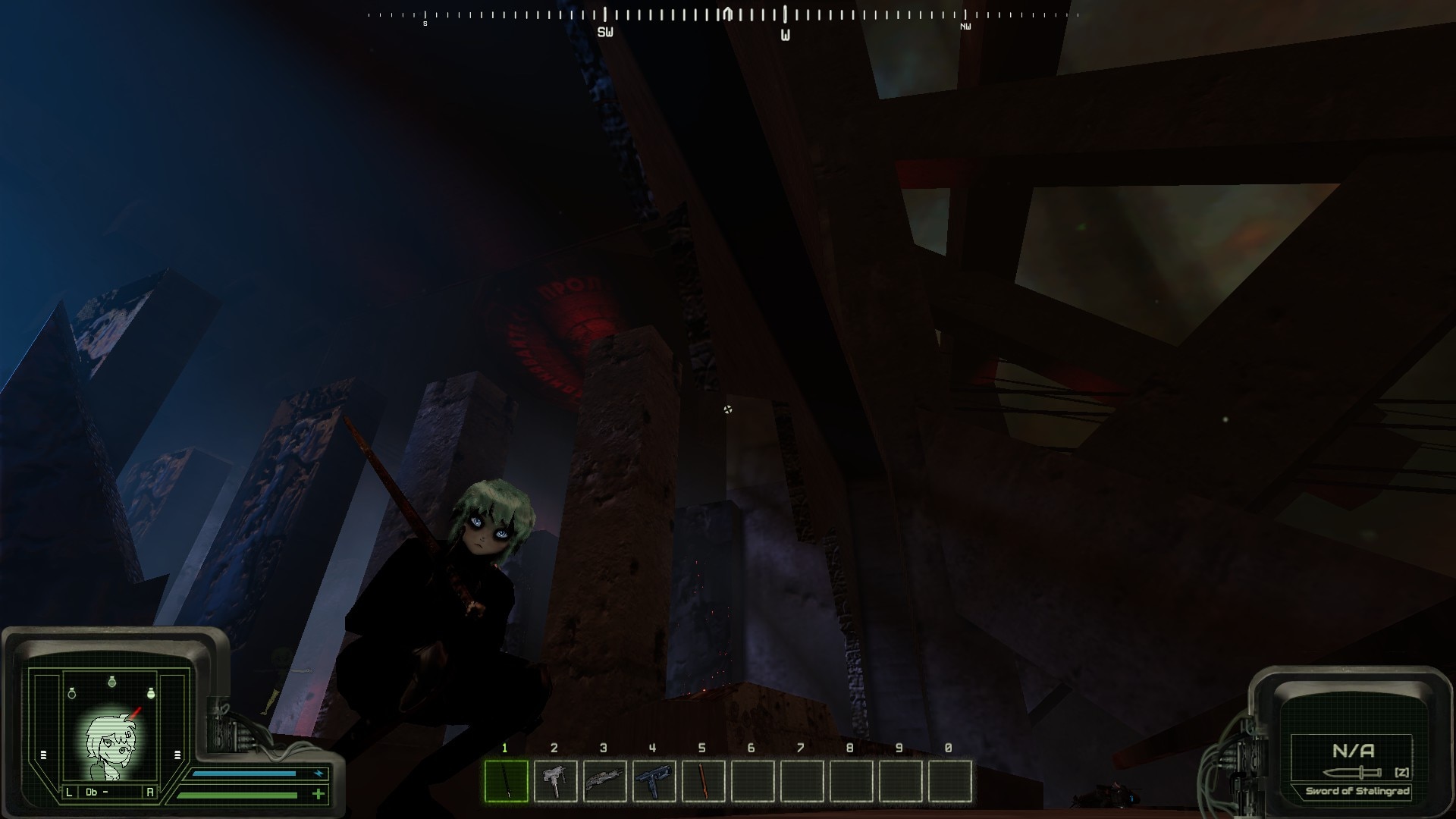This screenshot has height=819, width=1456.
Task: Switch to the blue submachine gun slot
Action: click(654, 780)
